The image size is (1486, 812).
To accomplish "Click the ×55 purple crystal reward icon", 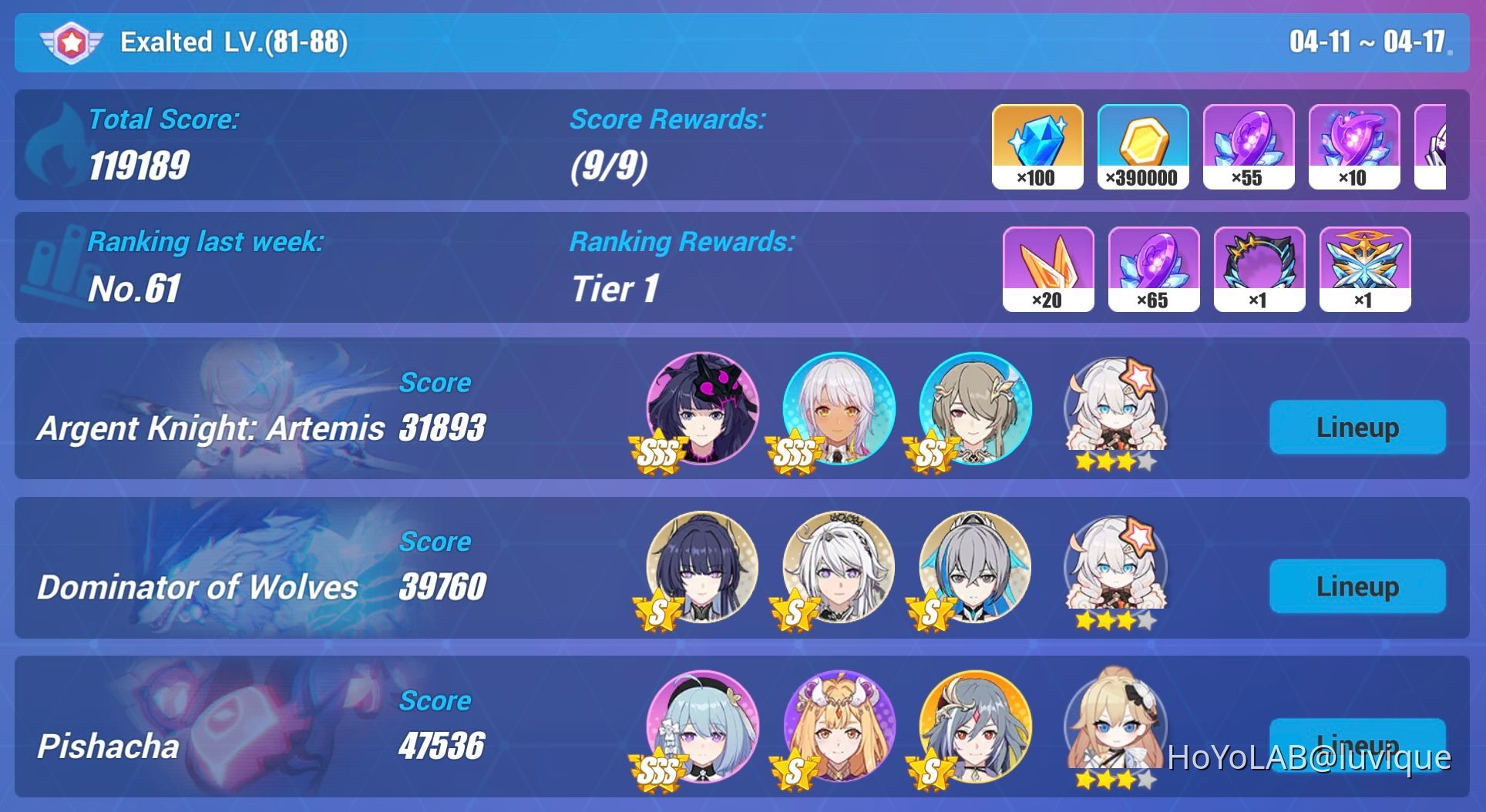I will click(1249, 146).
